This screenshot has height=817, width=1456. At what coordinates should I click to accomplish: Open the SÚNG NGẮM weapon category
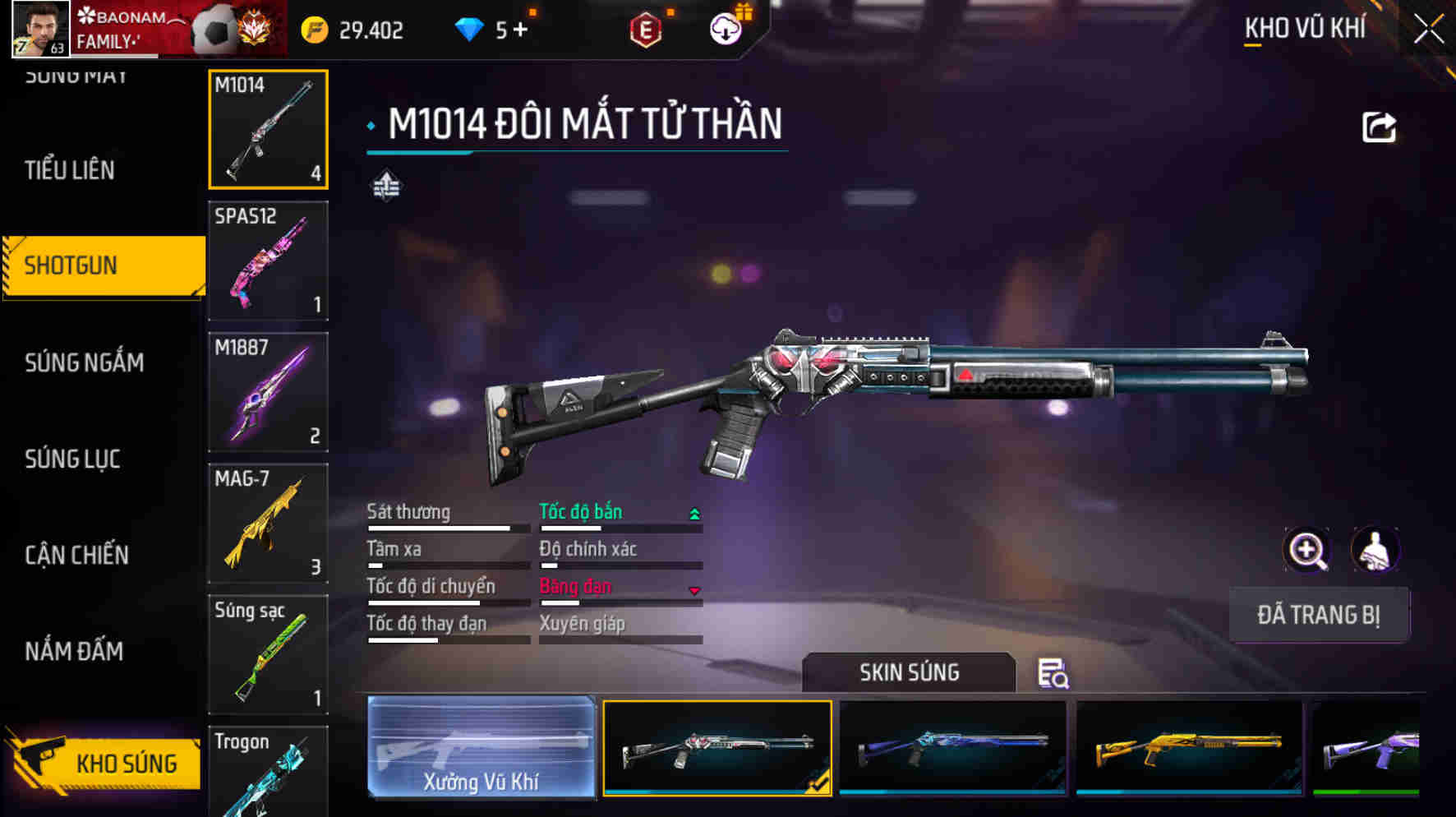tap(84, 362)
